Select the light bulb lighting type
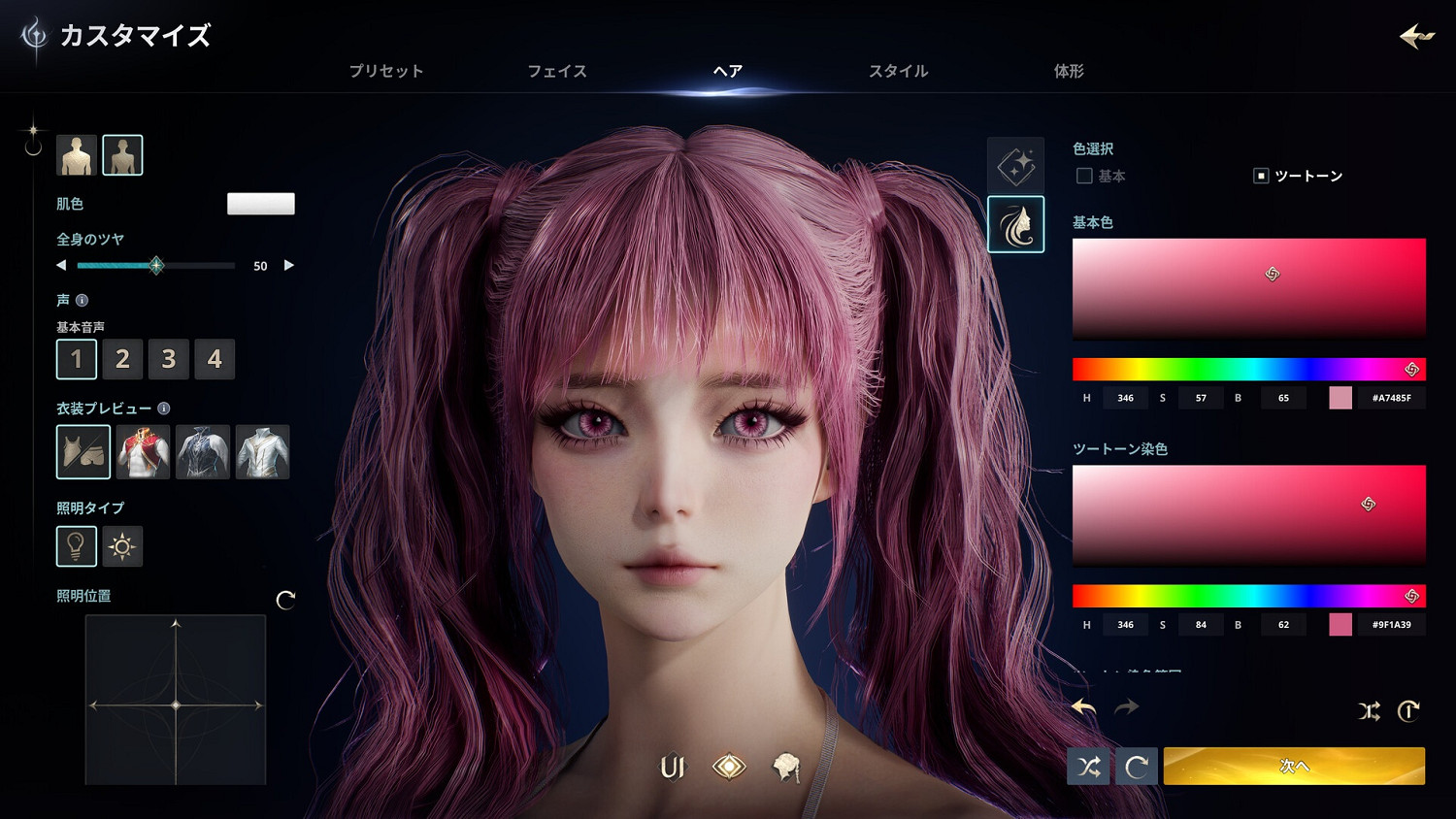The width and height of the screenshot is (1456, 819). 76,546
